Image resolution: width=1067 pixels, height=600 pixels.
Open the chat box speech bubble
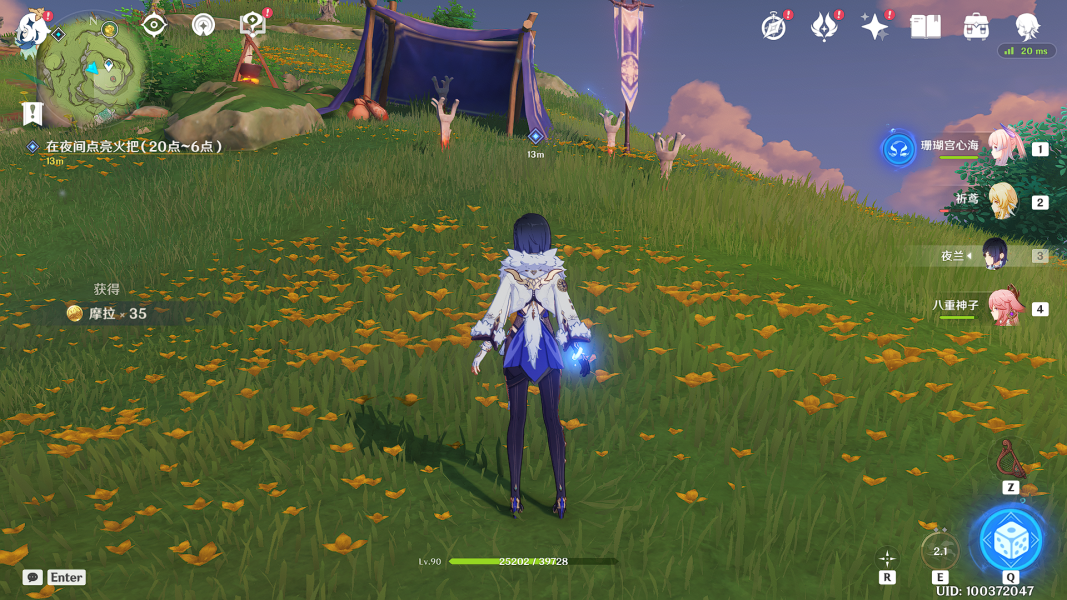pyautogui.click(x=33, y=577)
